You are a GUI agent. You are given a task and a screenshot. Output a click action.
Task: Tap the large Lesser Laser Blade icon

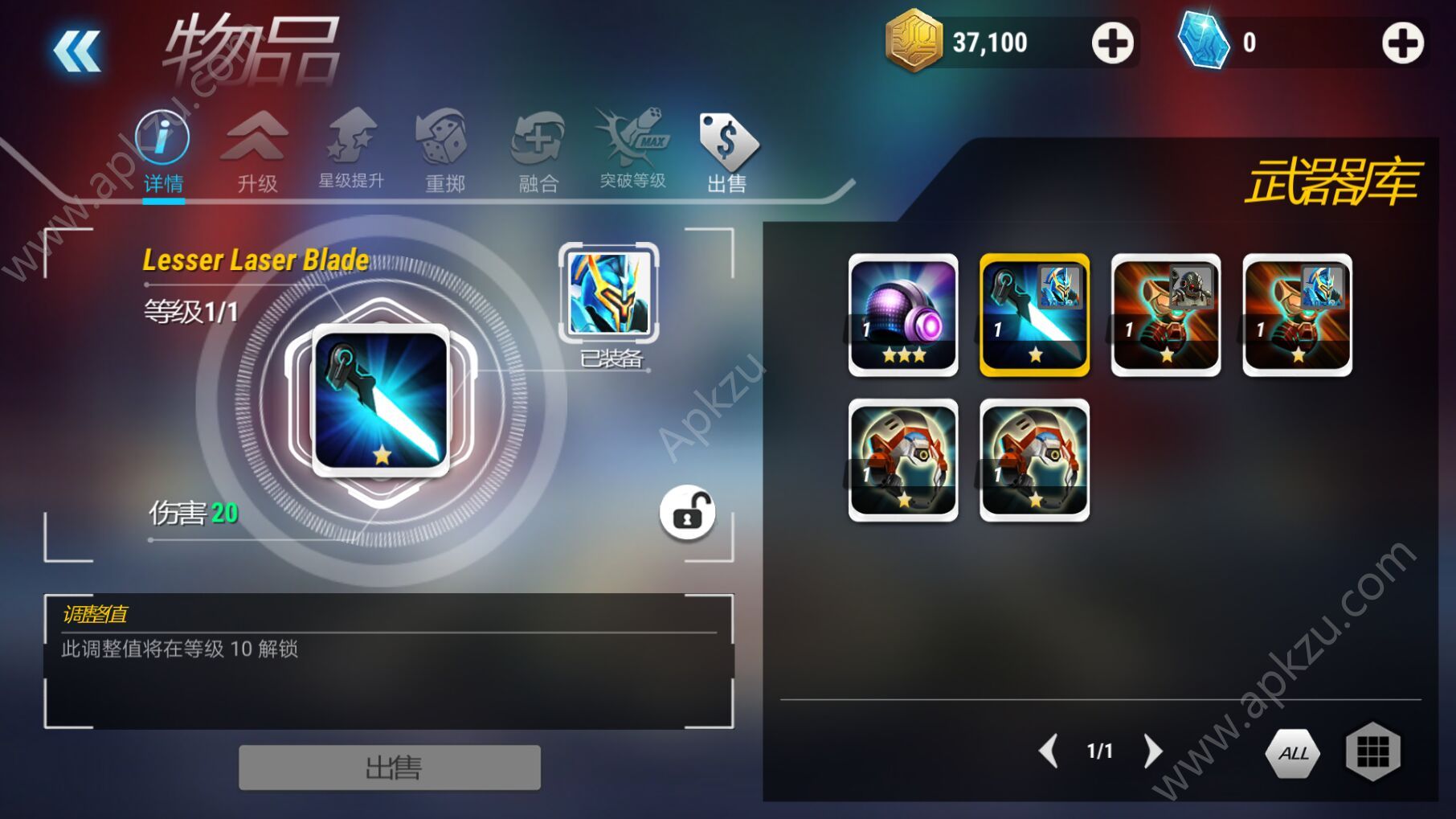tap(381, 400)
